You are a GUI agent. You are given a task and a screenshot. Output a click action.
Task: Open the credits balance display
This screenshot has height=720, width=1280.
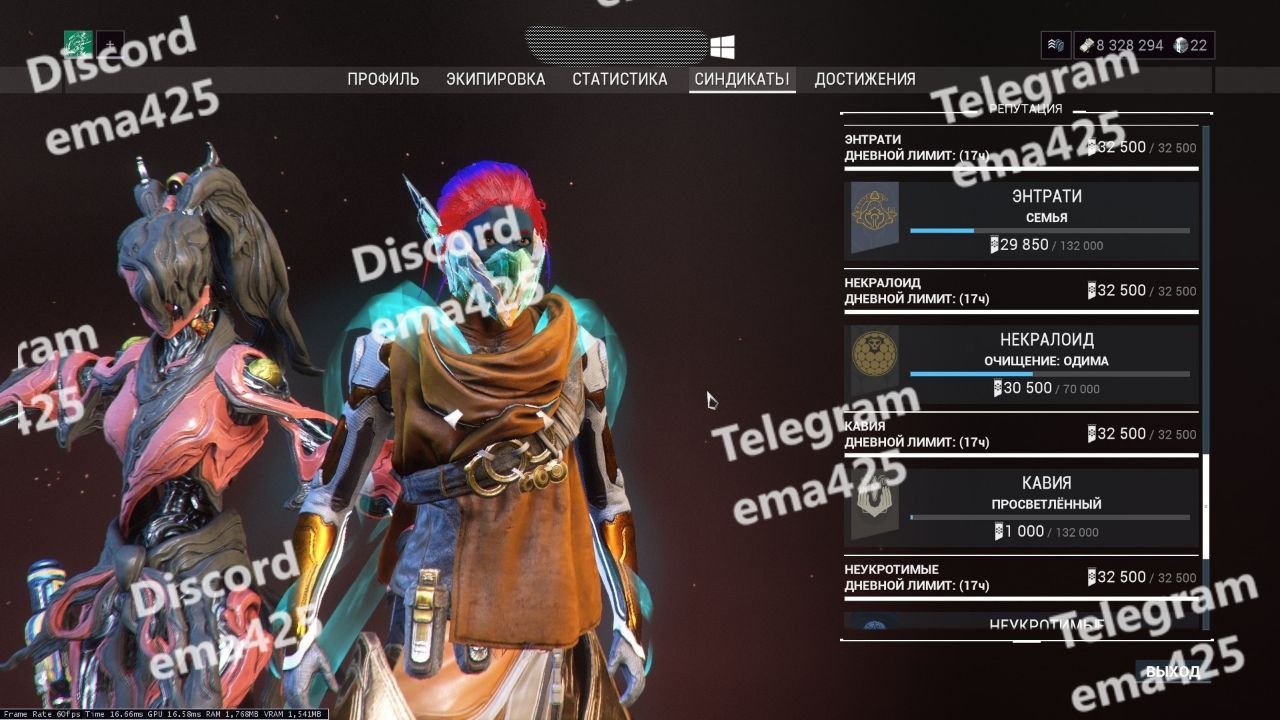(x=1120, y=45)
